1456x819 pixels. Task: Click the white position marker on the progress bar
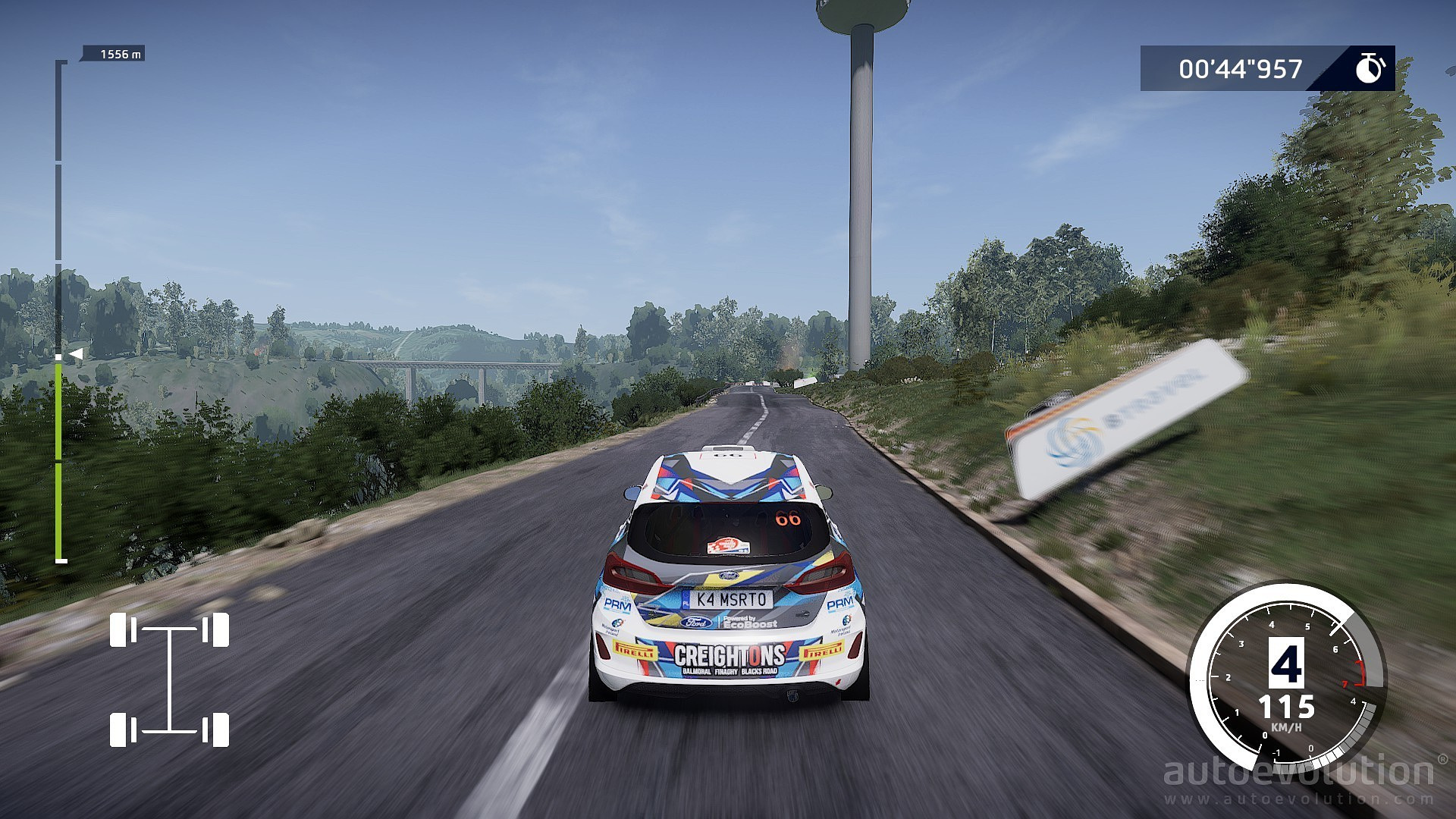pyautogui.click(x=74, y=354)
